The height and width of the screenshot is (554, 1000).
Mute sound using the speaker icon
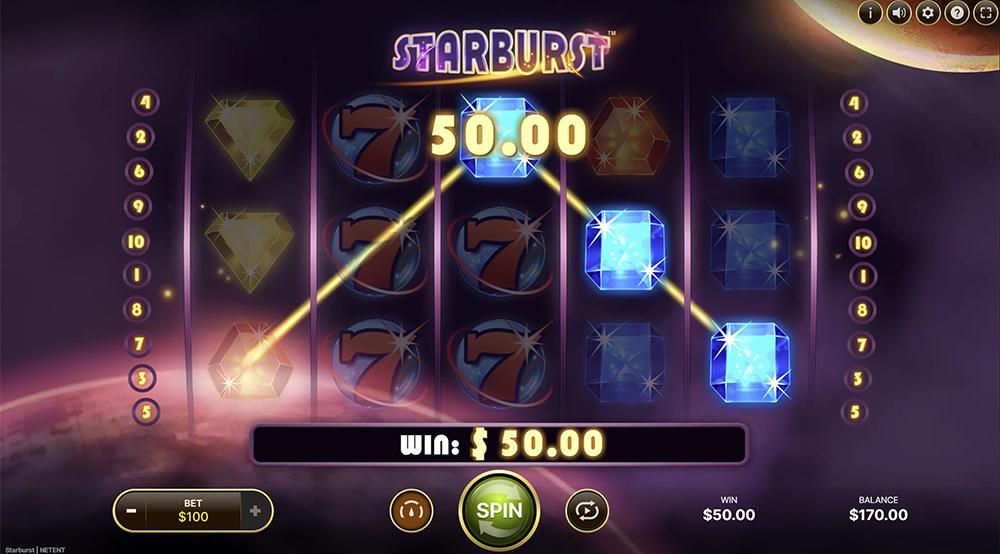(898, 13)
